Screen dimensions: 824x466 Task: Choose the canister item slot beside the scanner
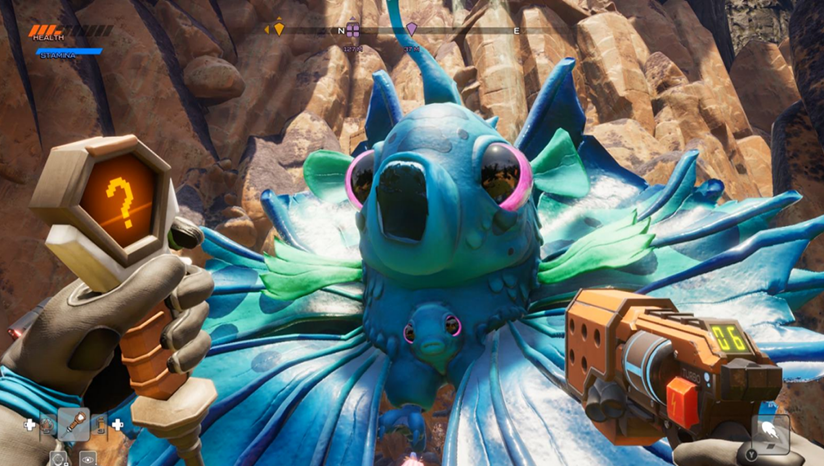click(99, 425)
